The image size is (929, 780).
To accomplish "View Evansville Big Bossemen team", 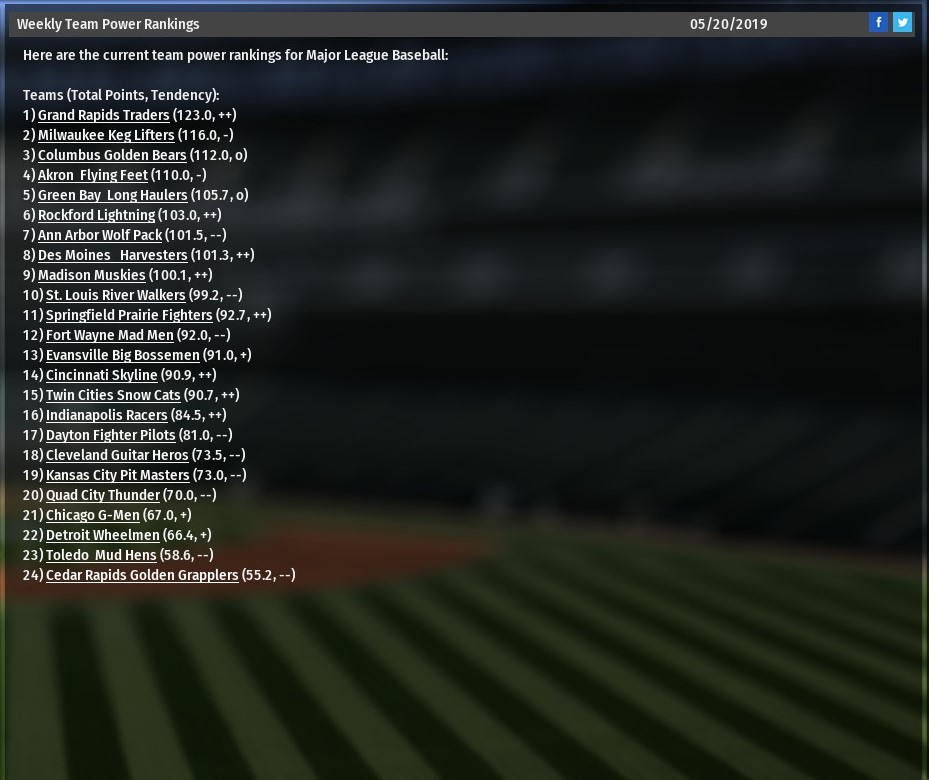I will 122,355.
